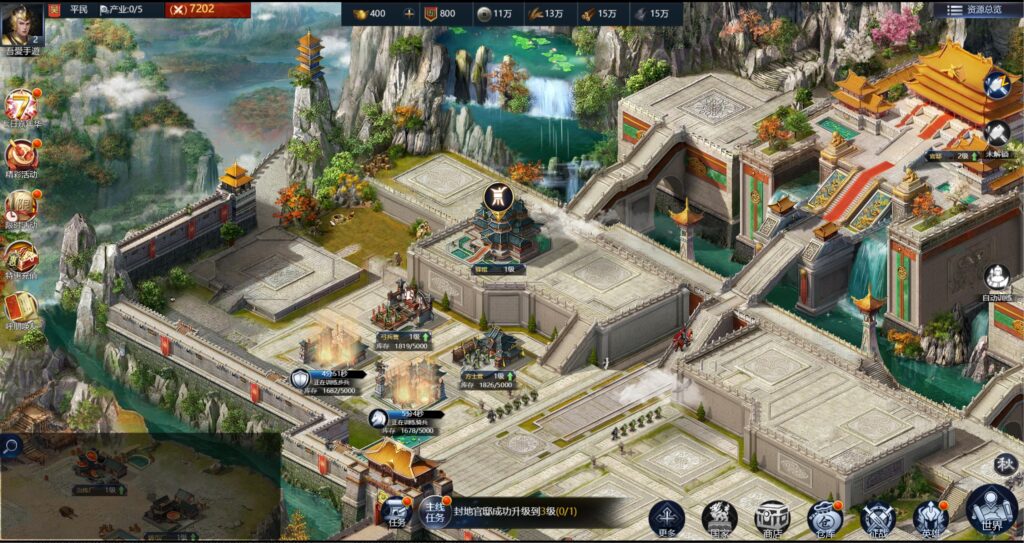The width and height of the screenshot is (1024, 543).
Task: Open the 自动训练 auto-training icon
Action: (x=997, y=279)
